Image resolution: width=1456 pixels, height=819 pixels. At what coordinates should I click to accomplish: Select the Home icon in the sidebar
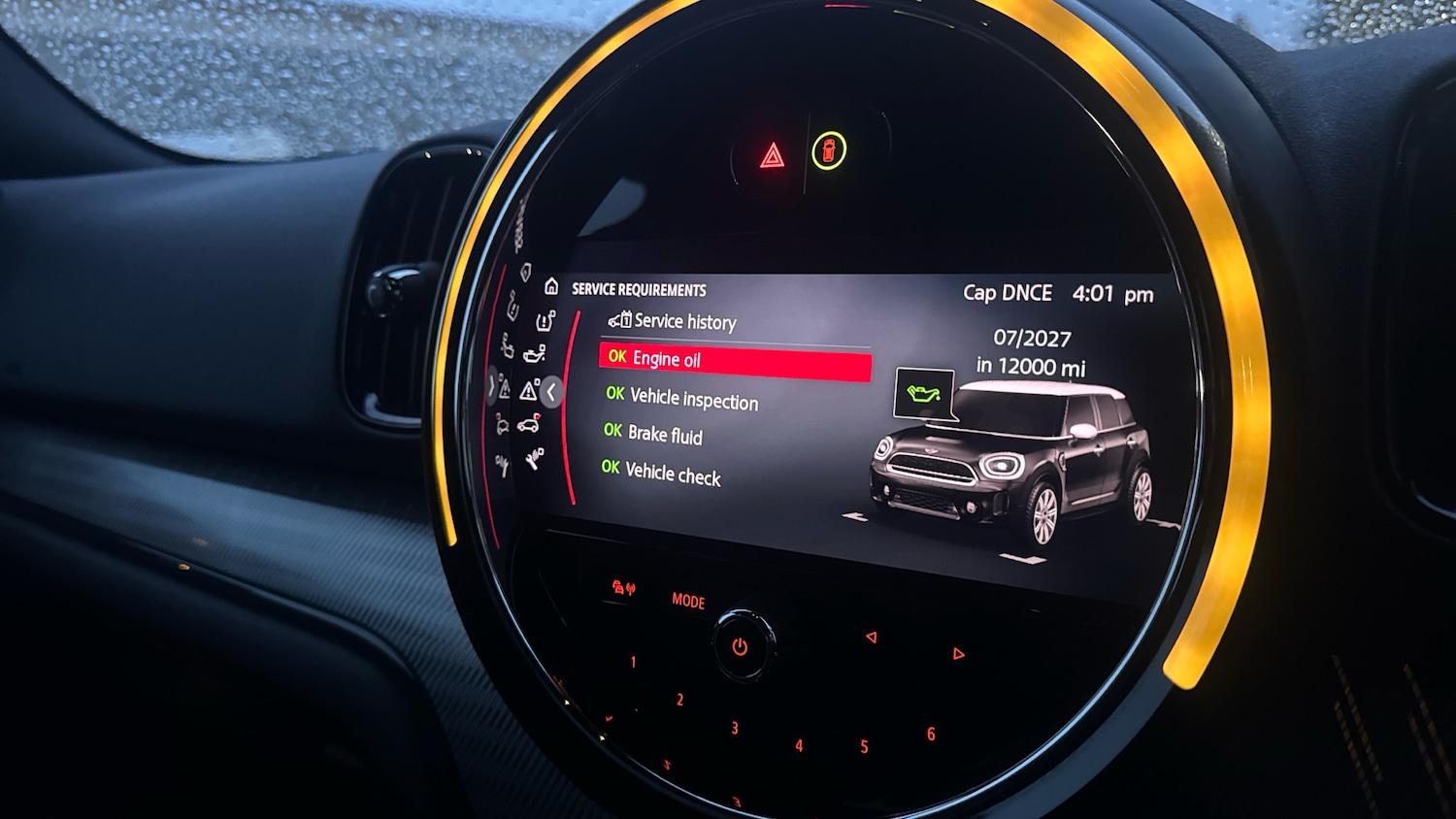(x=550, y=287)
